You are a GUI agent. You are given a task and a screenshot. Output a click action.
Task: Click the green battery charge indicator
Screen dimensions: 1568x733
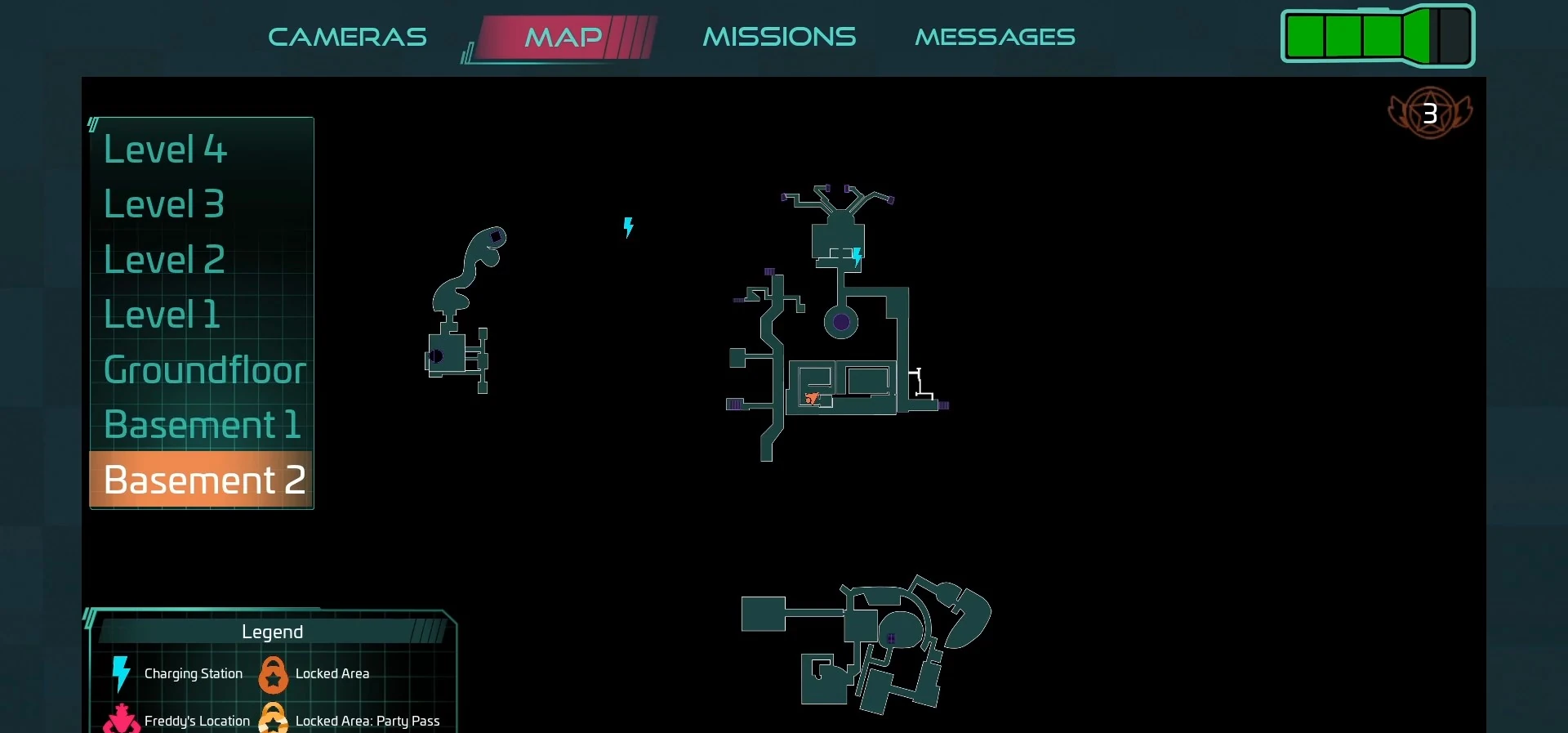pos(1377,35)
